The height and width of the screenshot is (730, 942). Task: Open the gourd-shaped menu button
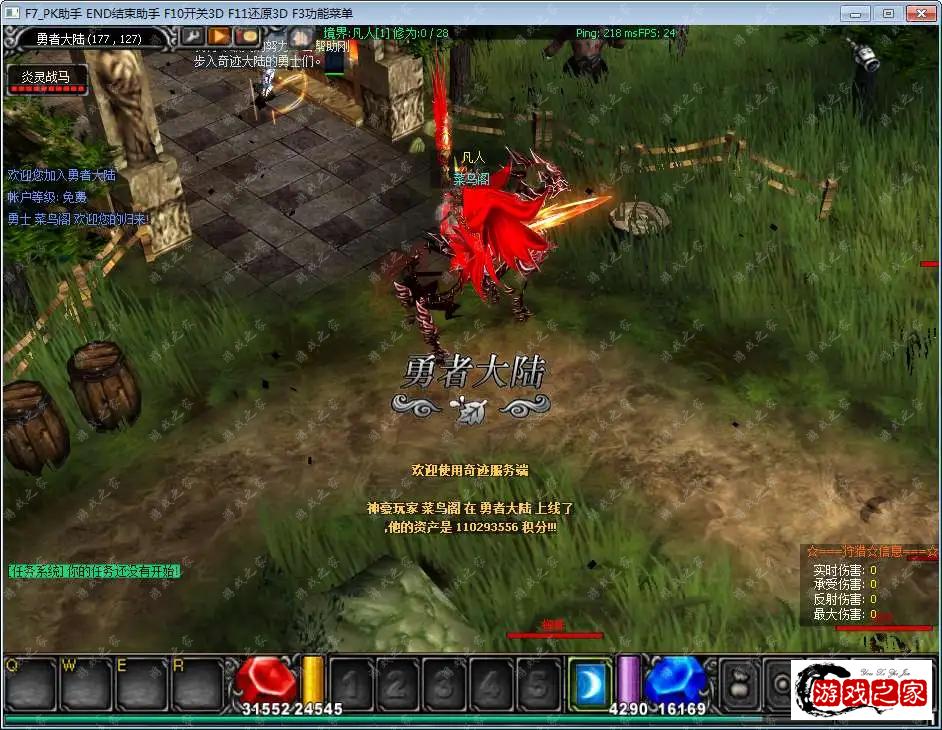tap(740, 683)
